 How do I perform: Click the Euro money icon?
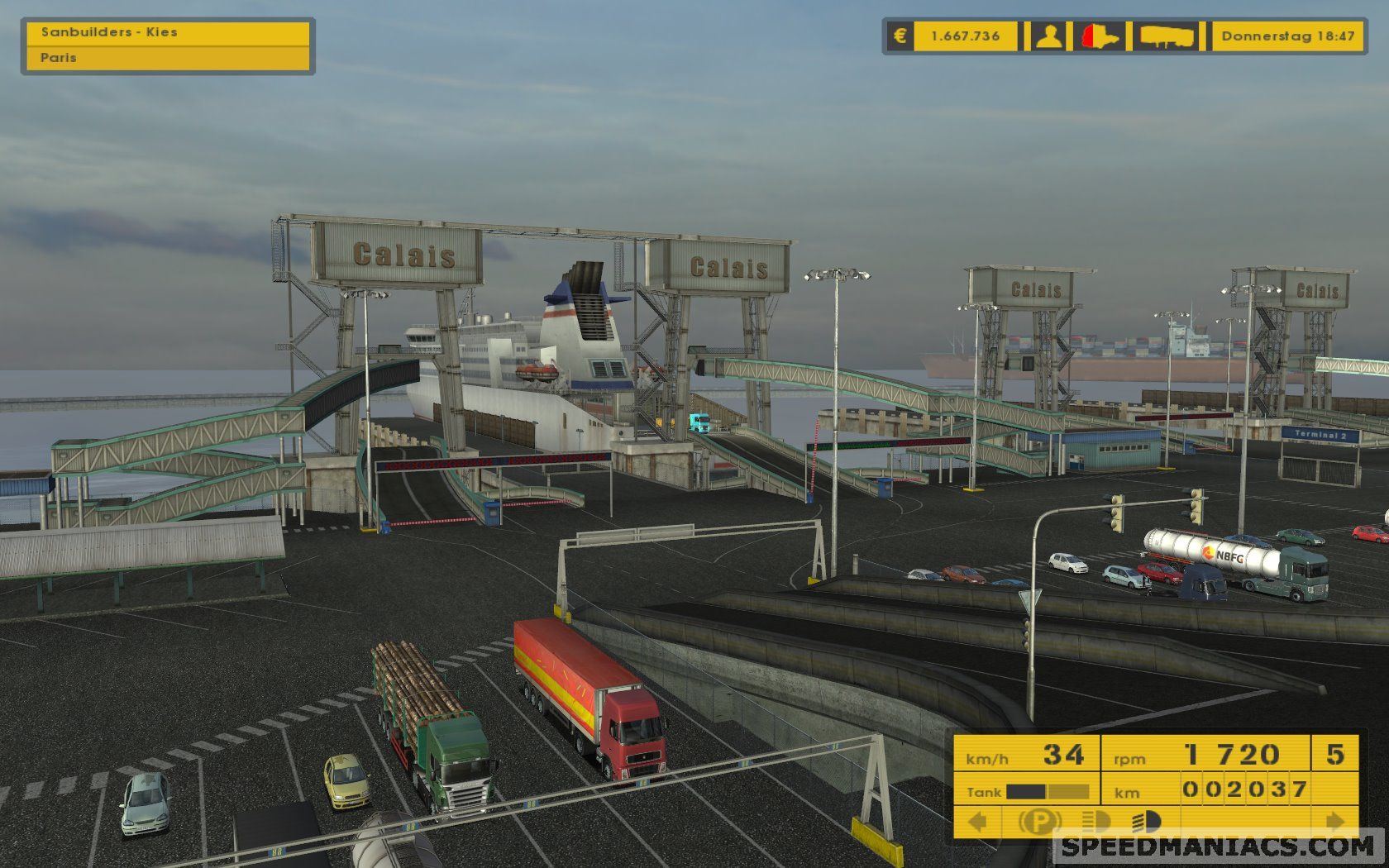tap(900, 36)
